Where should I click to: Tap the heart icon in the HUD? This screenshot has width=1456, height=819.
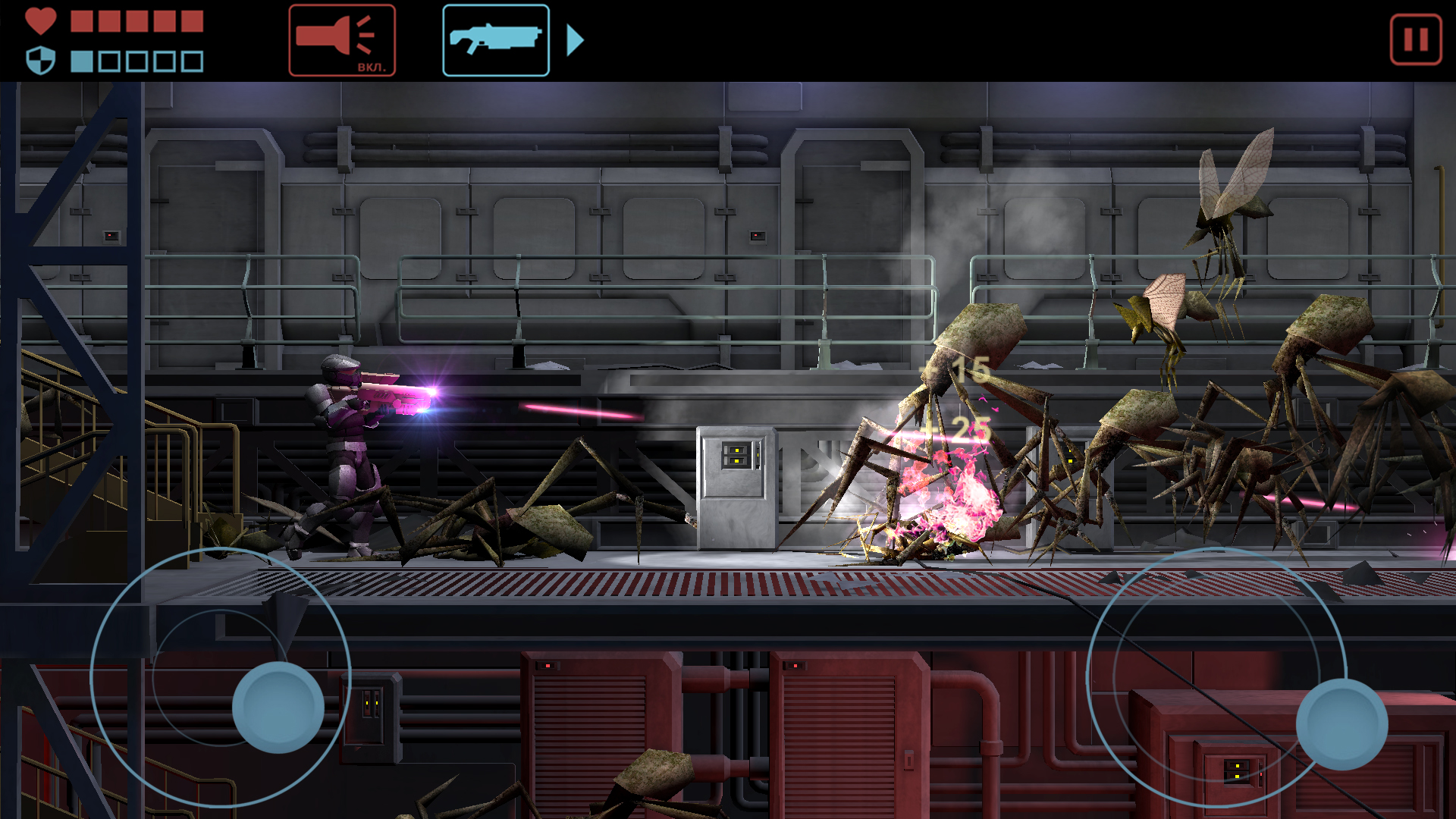(x=39, y=19)
